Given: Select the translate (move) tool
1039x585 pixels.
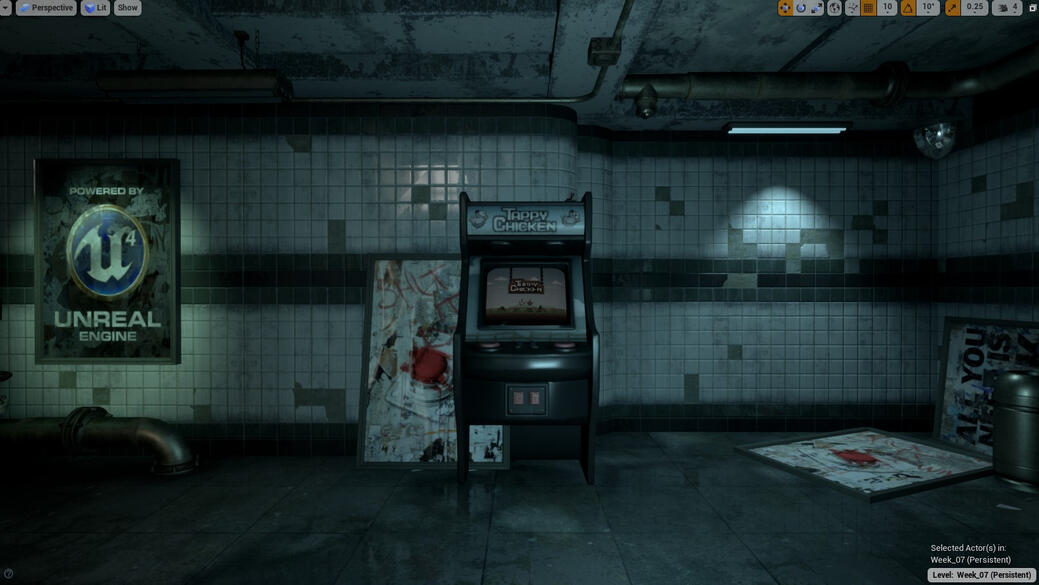Looking at the screenshot, I should coord(785,8).
